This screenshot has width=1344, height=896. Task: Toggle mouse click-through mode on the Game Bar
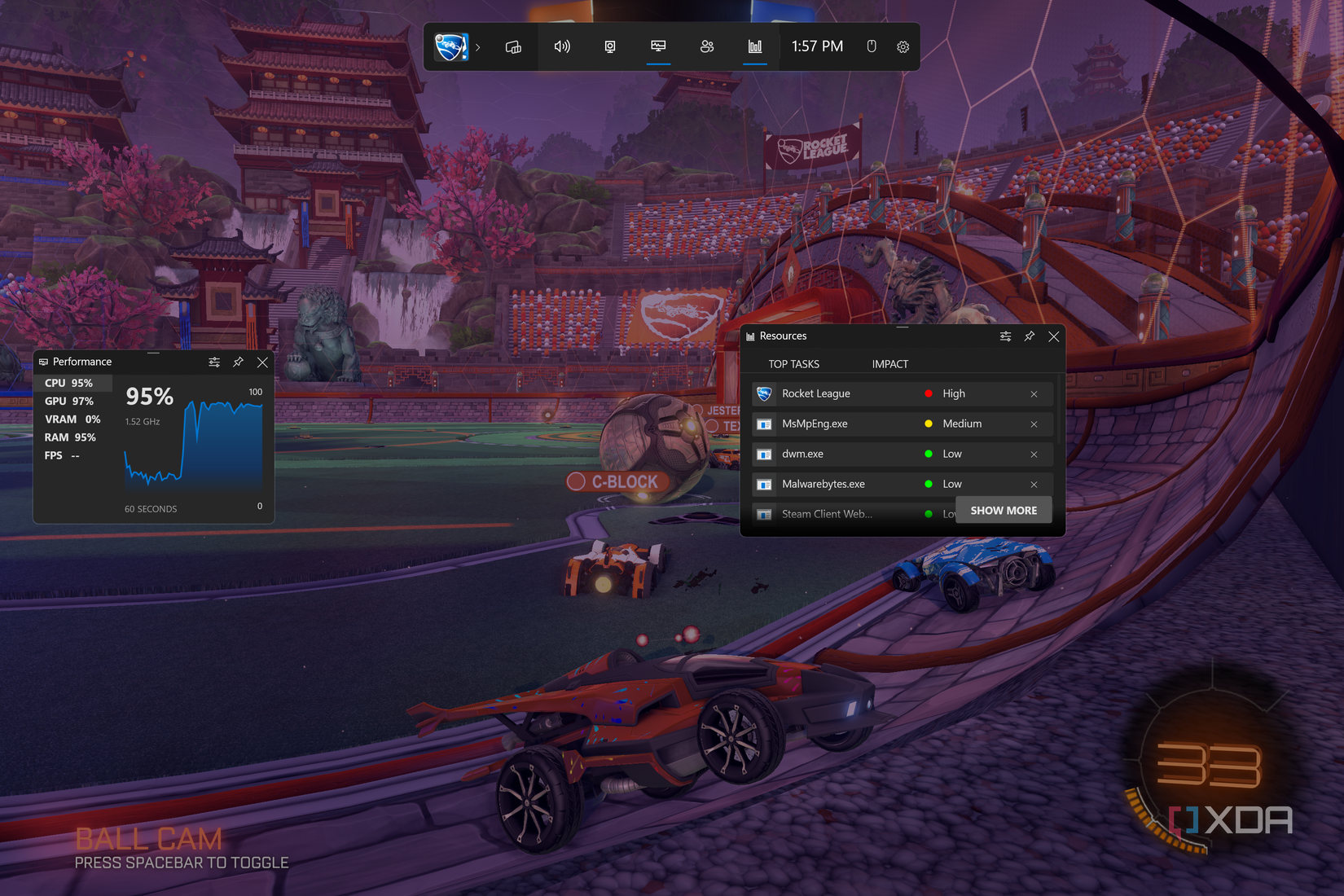[871, 46]
